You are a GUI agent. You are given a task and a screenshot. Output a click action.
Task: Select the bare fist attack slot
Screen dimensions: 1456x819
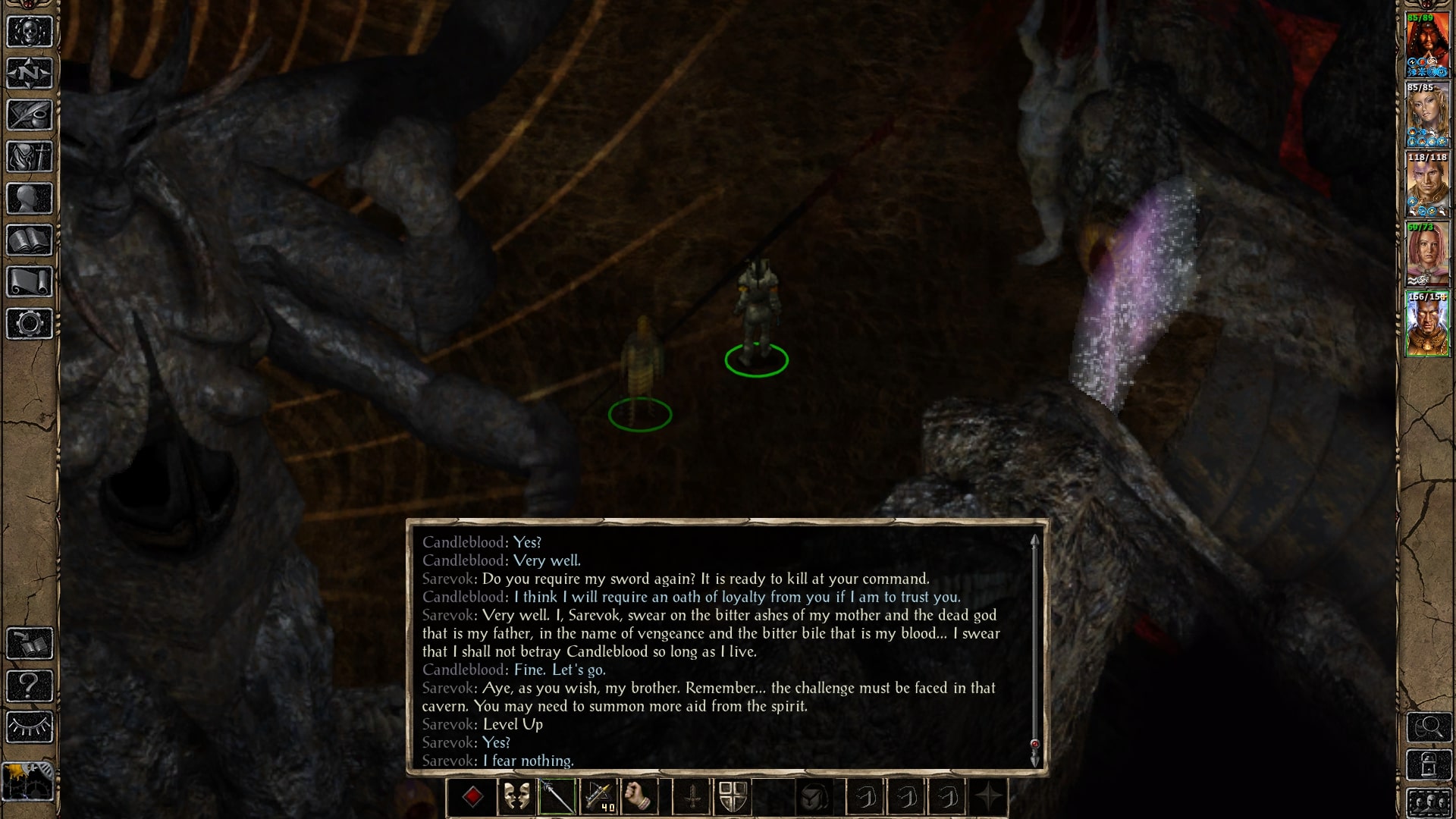tap(639, 797)
